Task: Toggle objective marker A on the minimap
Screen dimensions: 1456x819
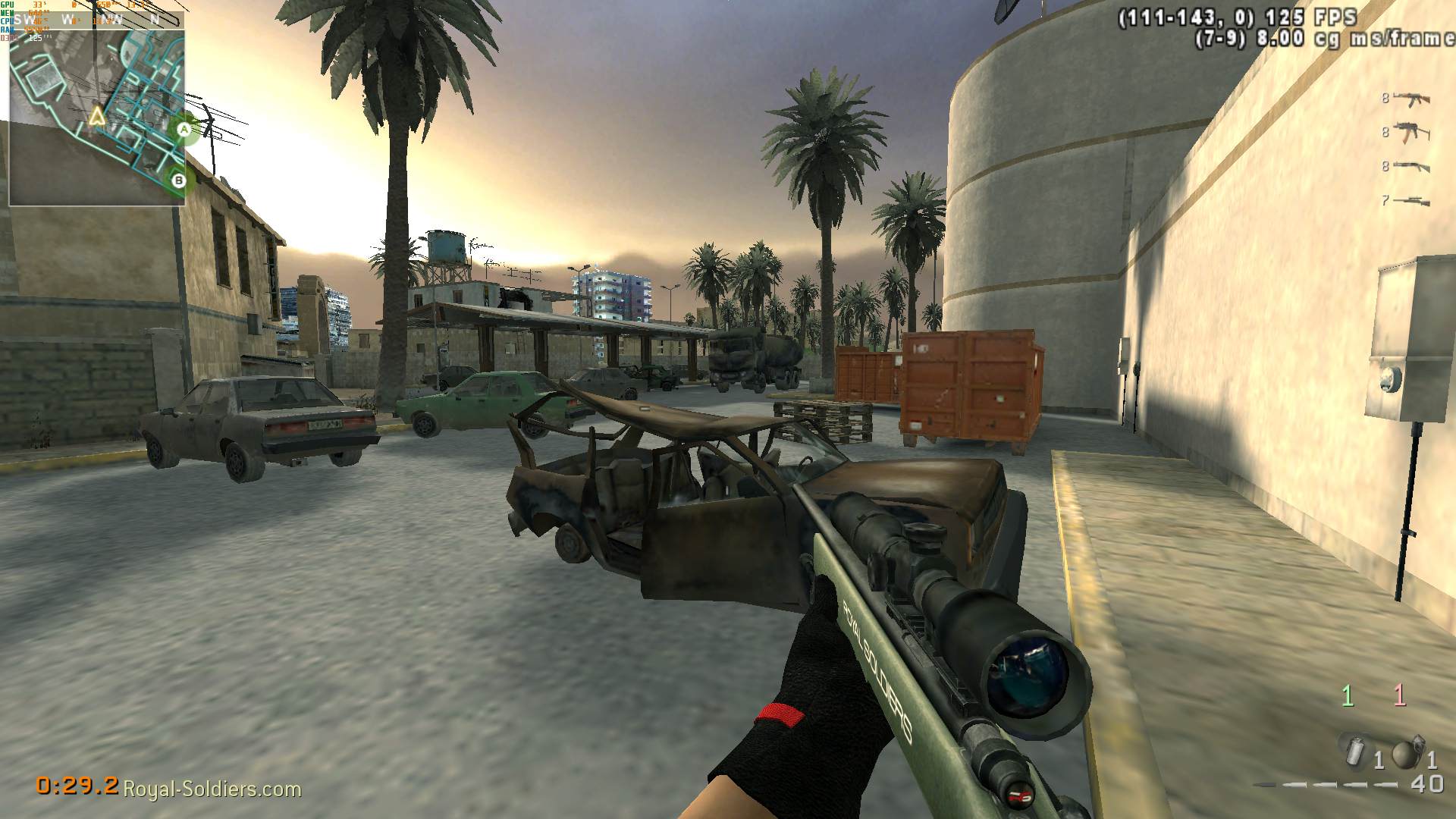Action: (182, 130)
